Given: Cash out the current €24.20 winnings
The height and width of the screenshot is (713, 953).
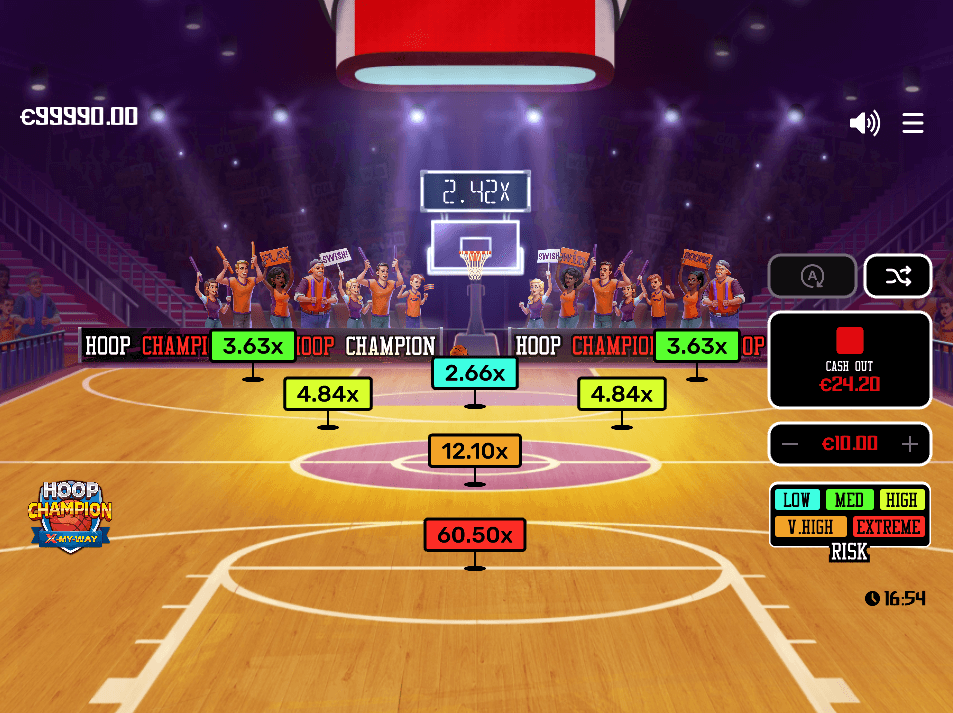Looking at the screenshot, I should point(849,359).
